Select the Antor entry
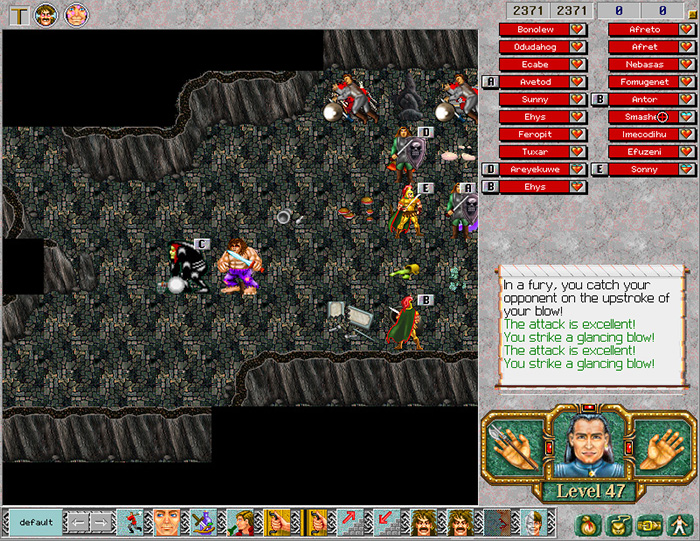This screenshot has width=700, height=541. click(x=644, y=100)
